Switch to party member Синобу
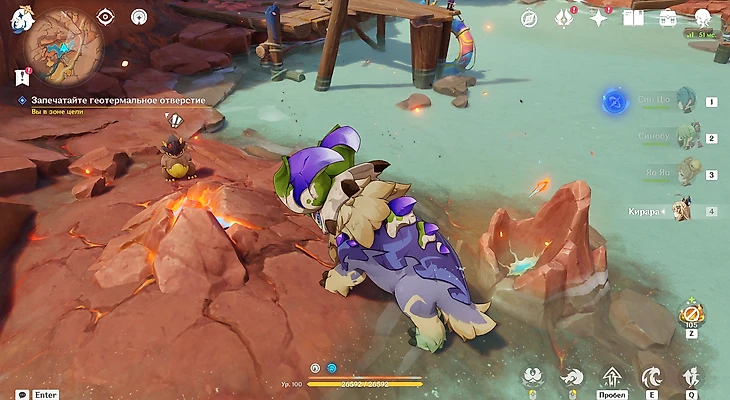This screenshot has height=400, width=730. [687, 136]
